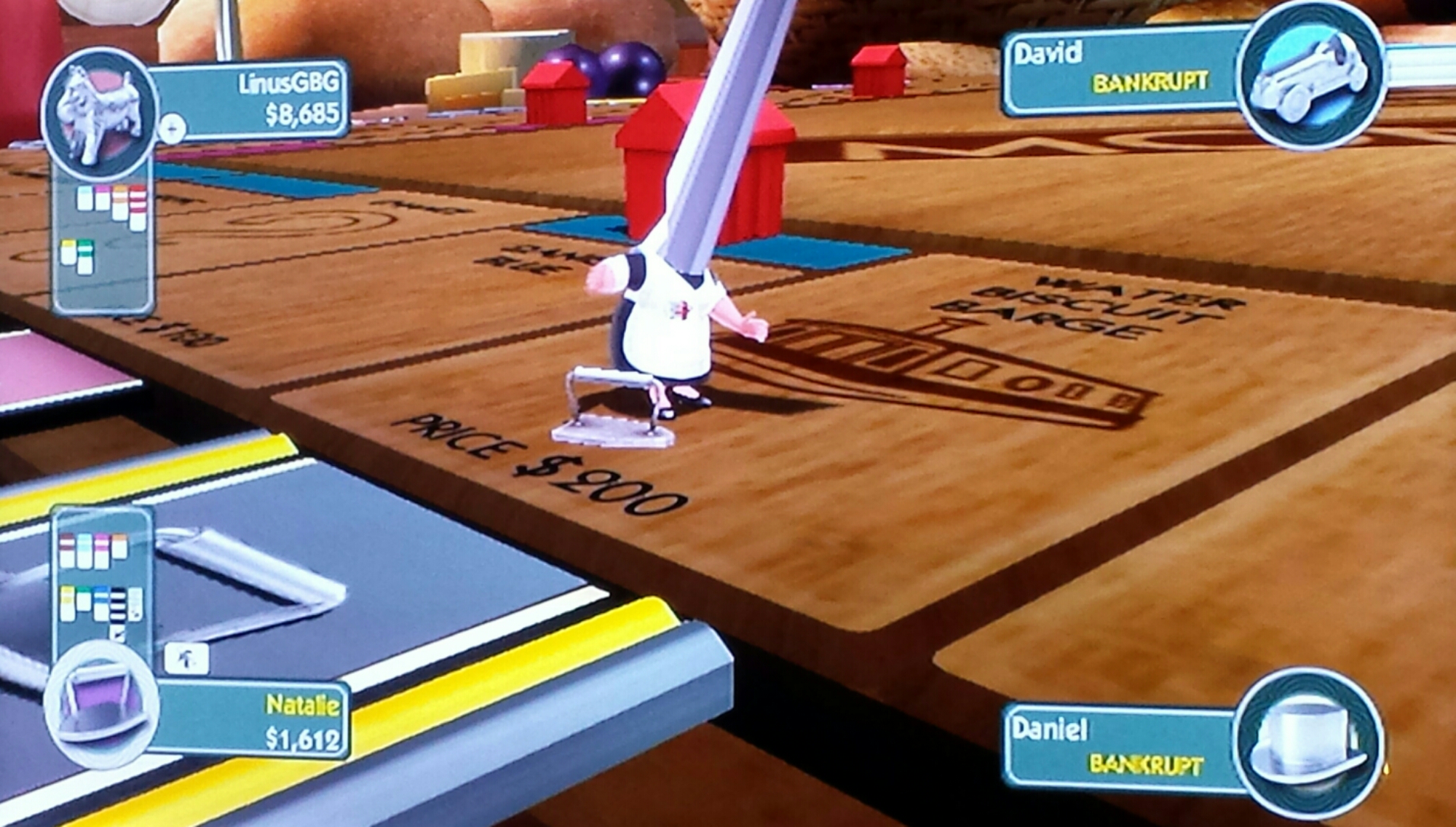1456x827 pixels.
Task: View LinusGBG's owned property cards
Action: coord(102,232)
